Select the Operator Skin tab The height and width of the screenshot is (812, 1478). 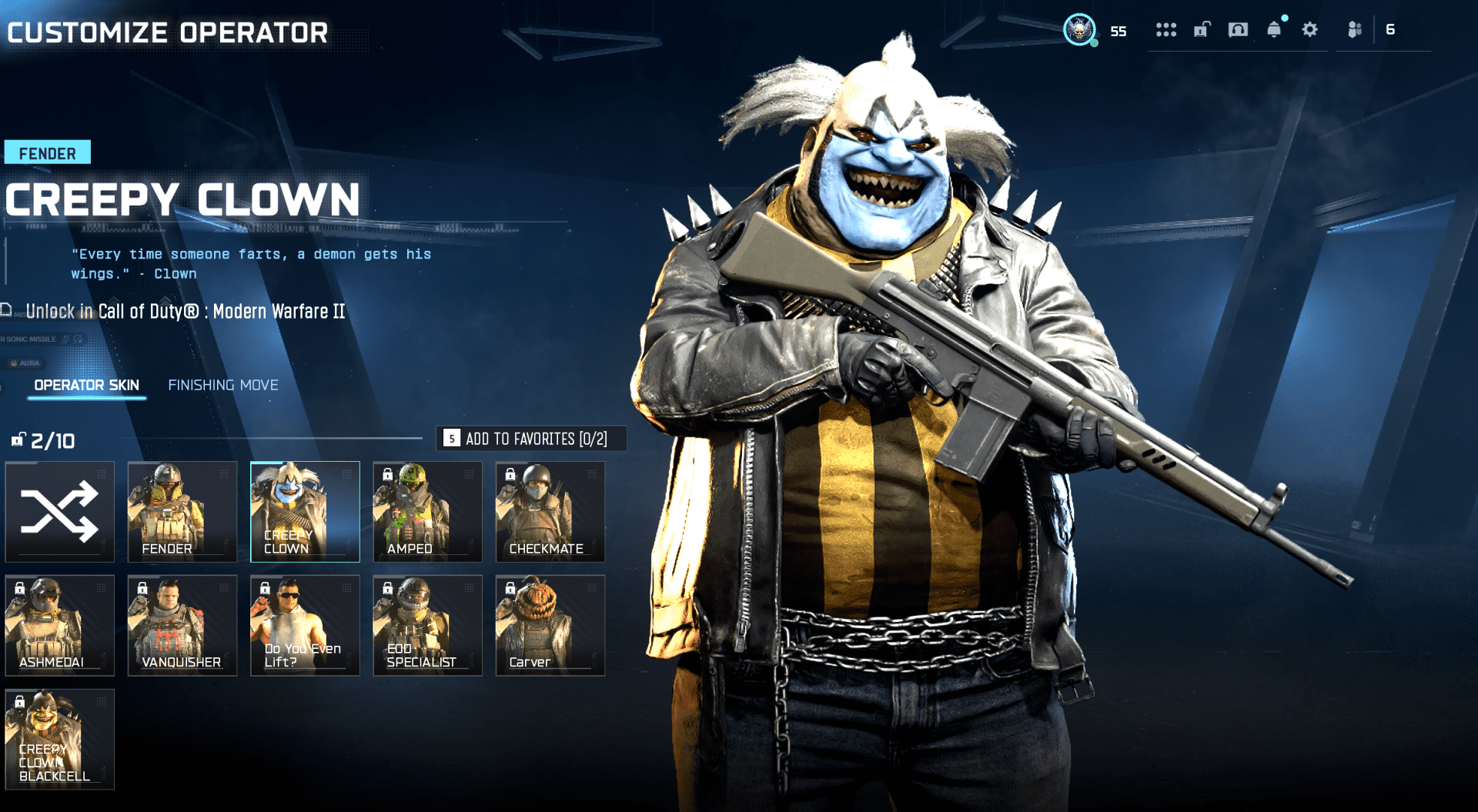pyautogui.click(x=86, y=385)
